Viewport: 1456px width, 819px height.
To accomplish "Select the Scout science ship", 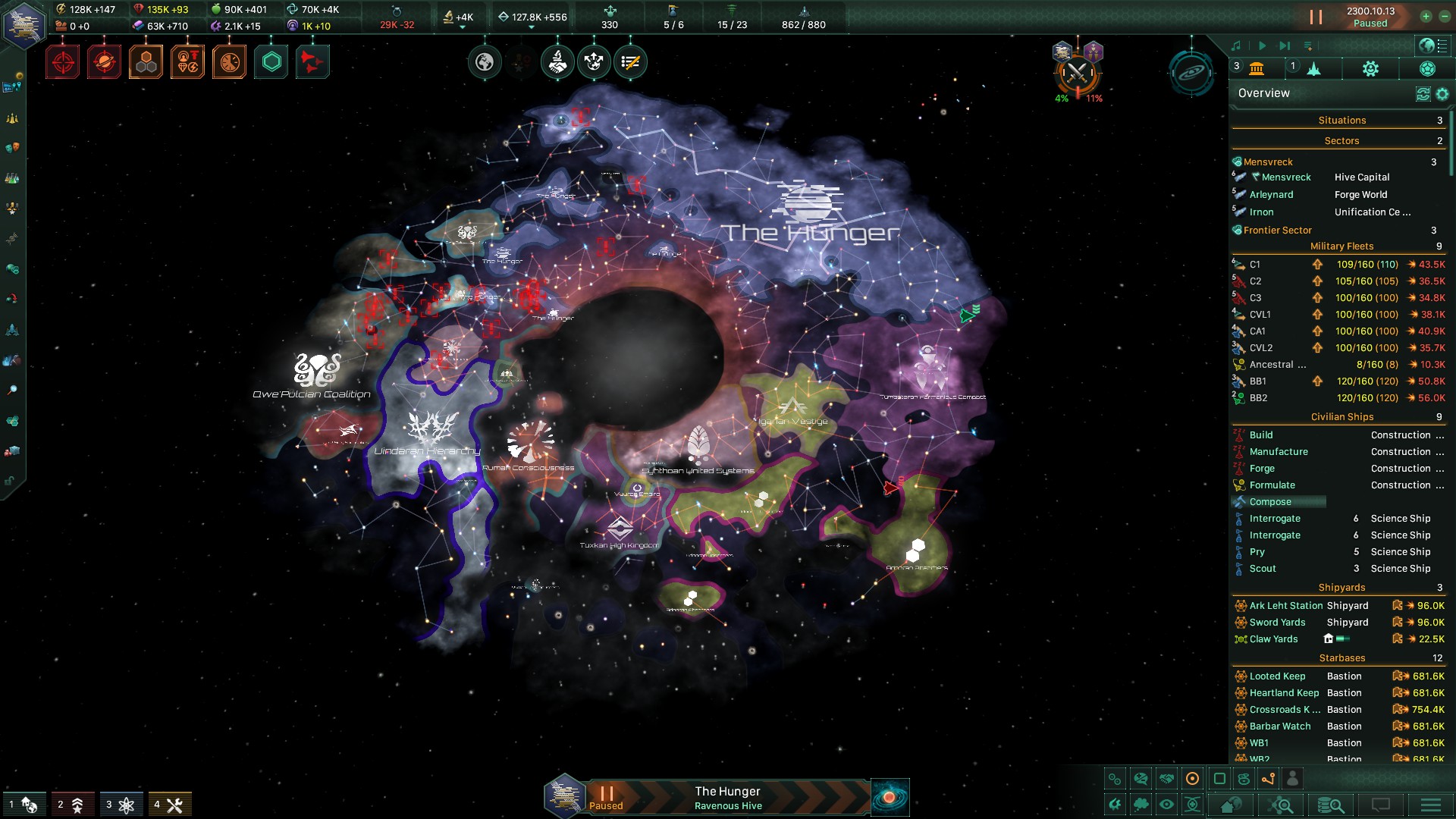I will click(1263, 569).
